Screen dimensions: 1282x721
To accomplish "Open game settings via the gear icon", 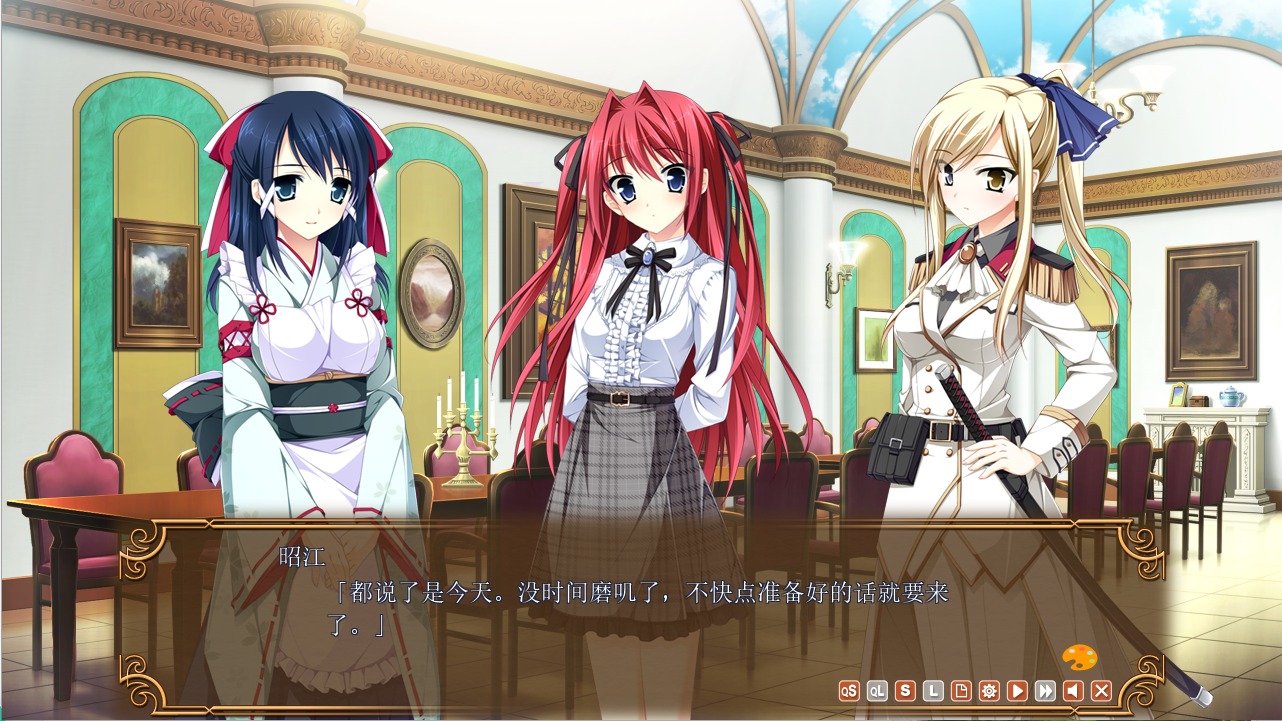I will click(990, 691).
